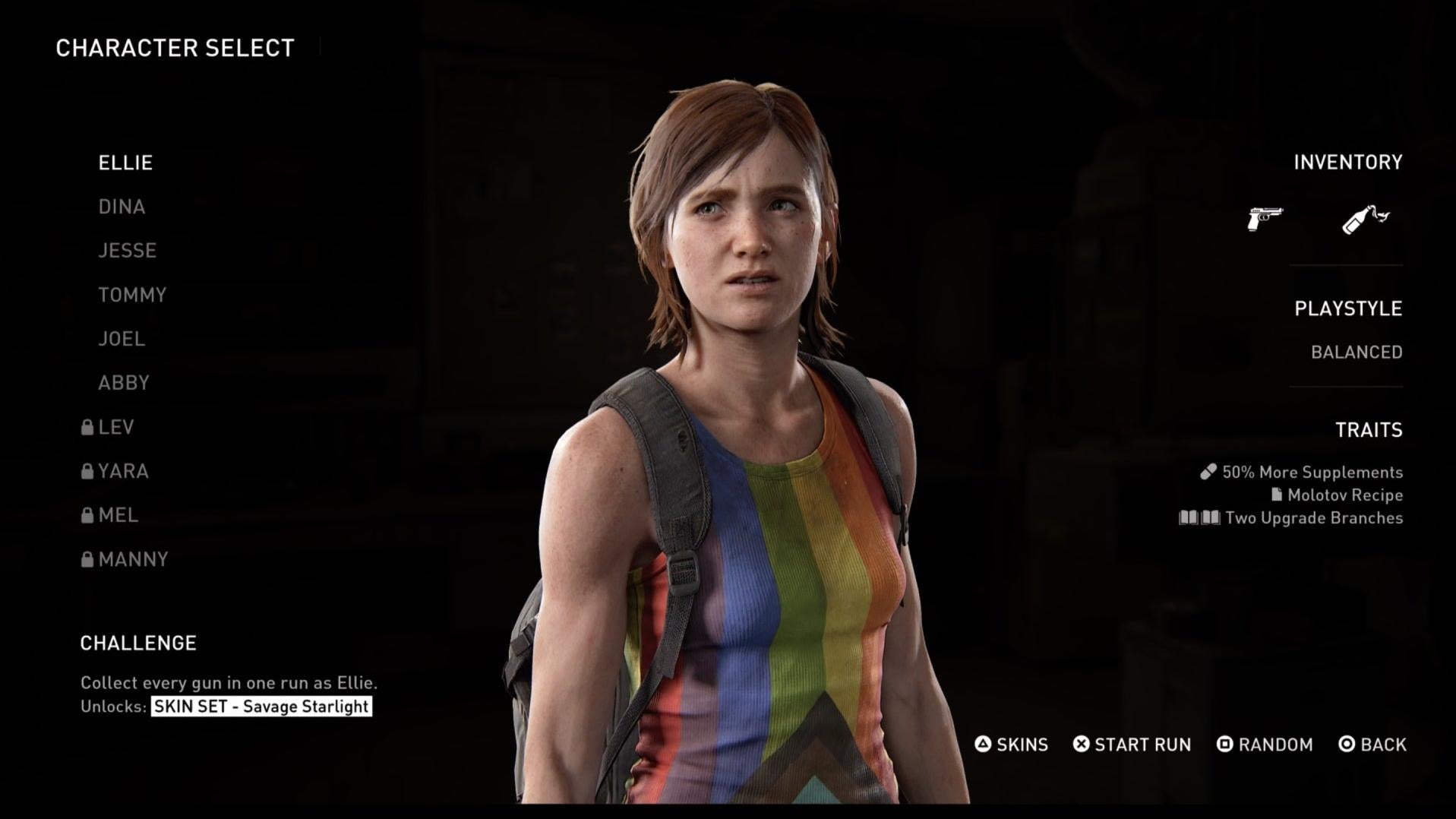
Task: Click the Square button icon beside RANDOM
Action: 1225,745
